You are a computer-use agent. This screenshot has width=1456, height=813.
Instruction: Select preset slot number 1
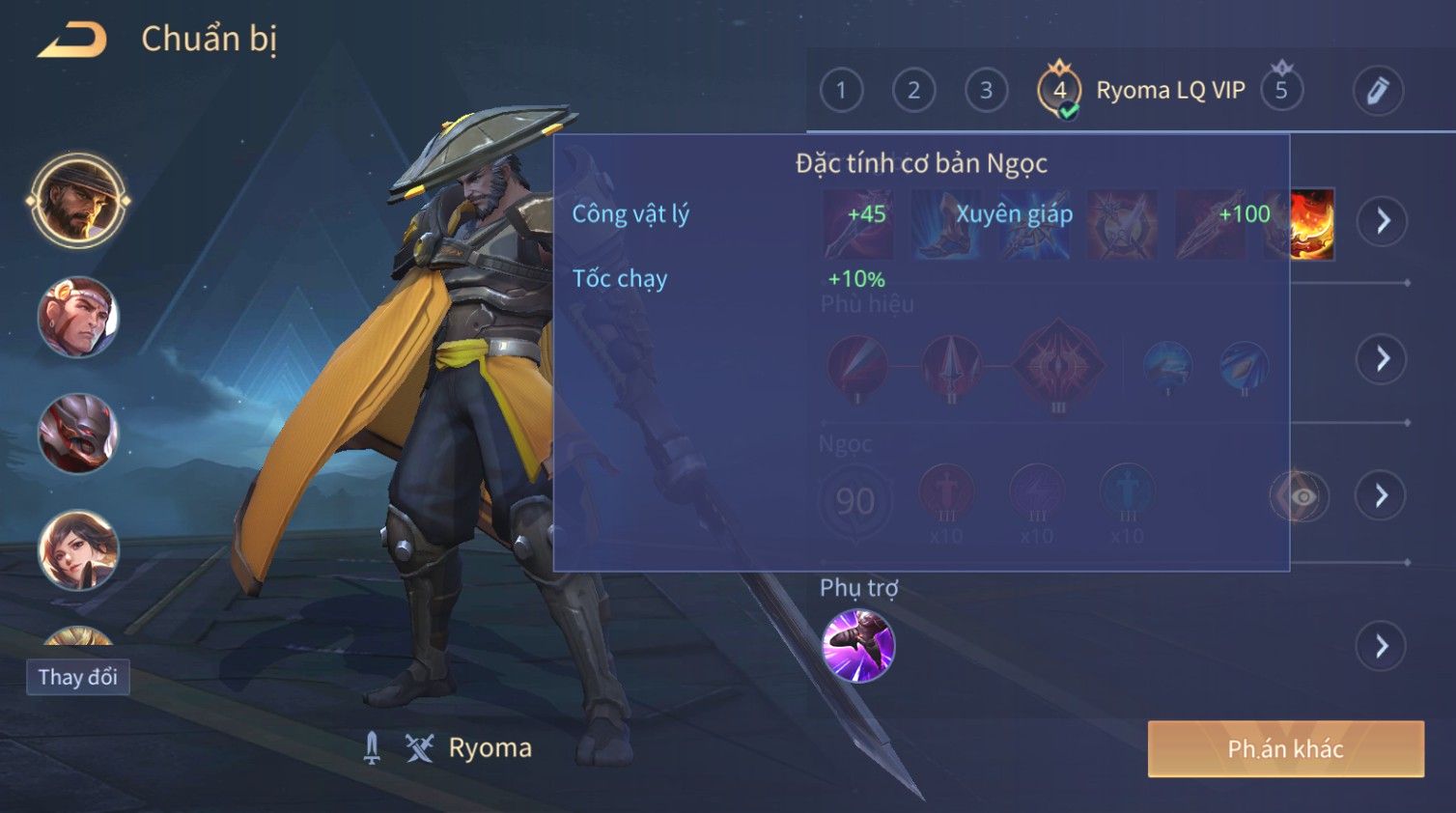tap(841, 91)
